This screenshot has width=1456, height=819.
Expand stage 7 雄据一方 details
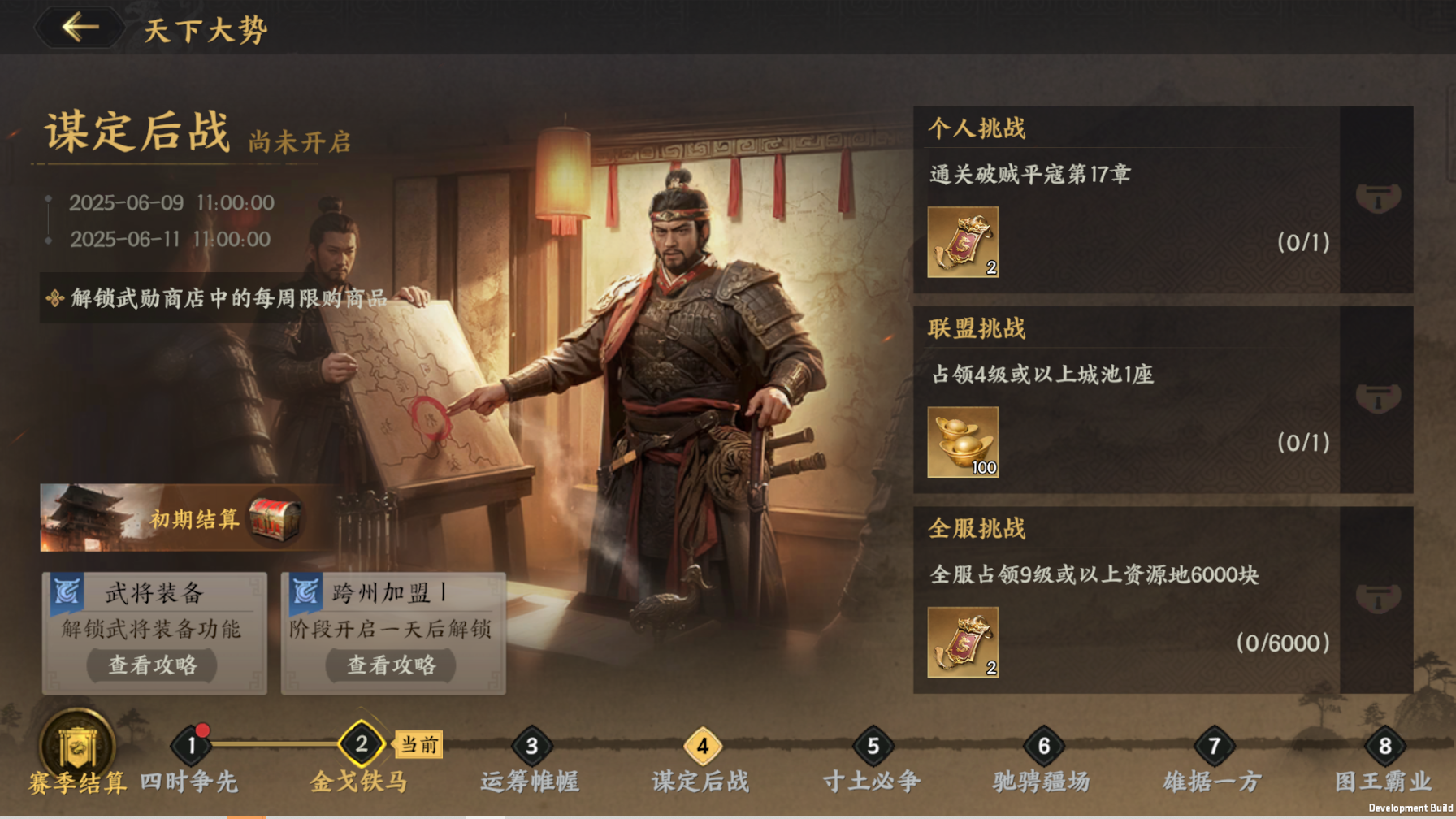click(x=1214, y=743)
